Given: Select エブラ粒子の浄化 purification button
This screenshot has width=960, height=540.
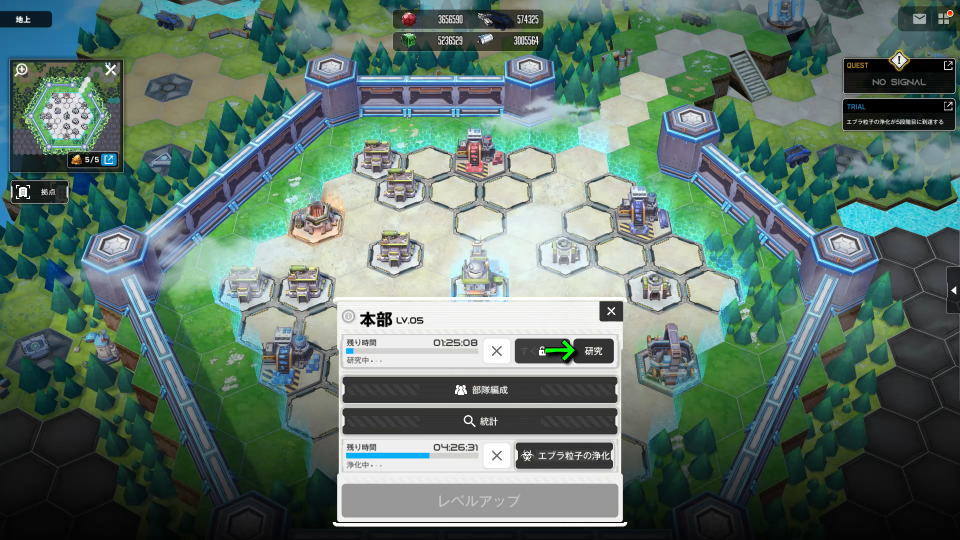Looking at the screenshot, I should pos(564,456).
